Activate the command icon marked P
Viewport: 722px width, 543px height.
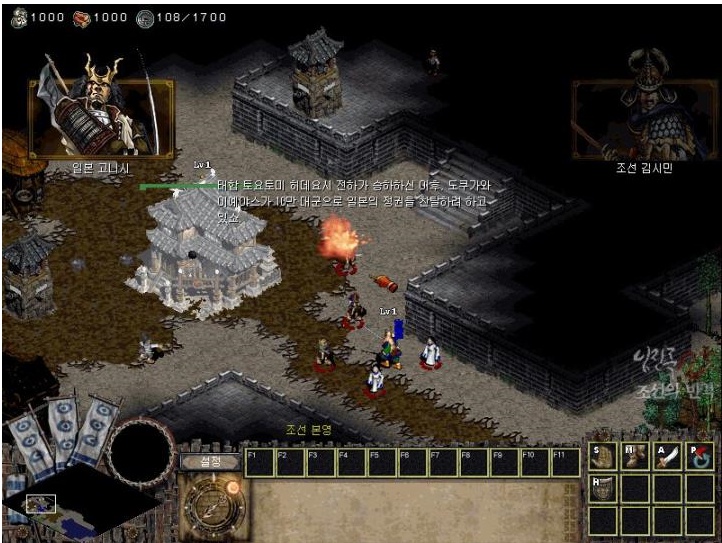(701, 456)
